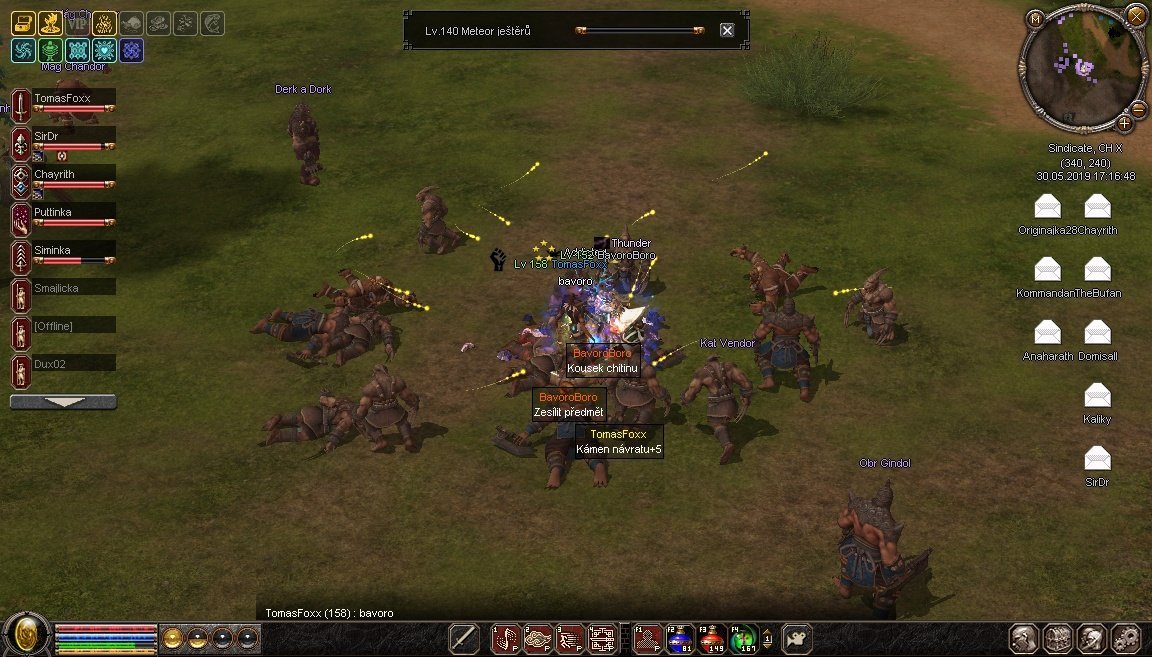
Task: Open the settings gear menu
Action: [x=1126, y=638]
